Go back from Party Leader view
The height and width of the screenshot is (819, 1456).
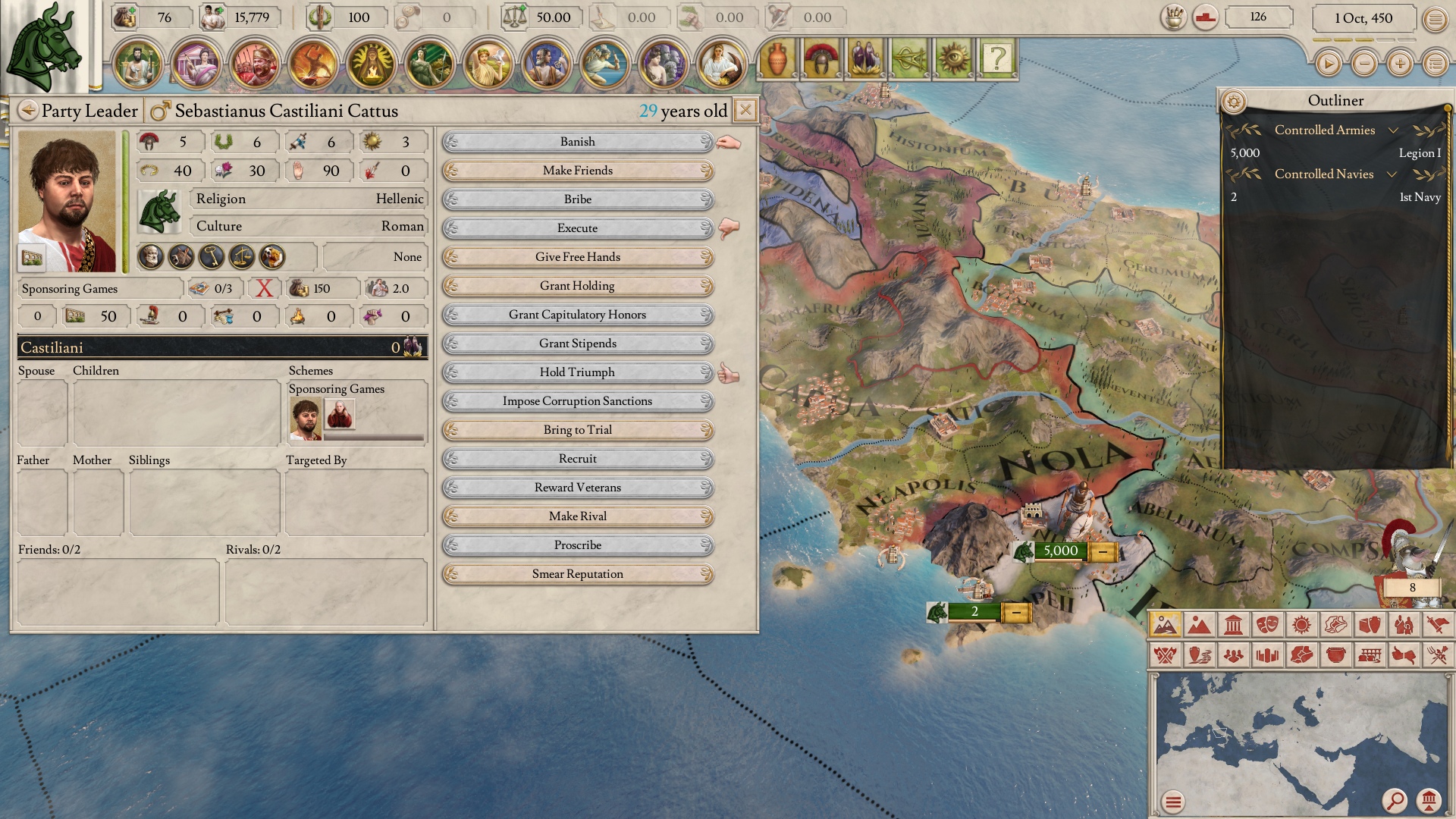pos(28,111)
